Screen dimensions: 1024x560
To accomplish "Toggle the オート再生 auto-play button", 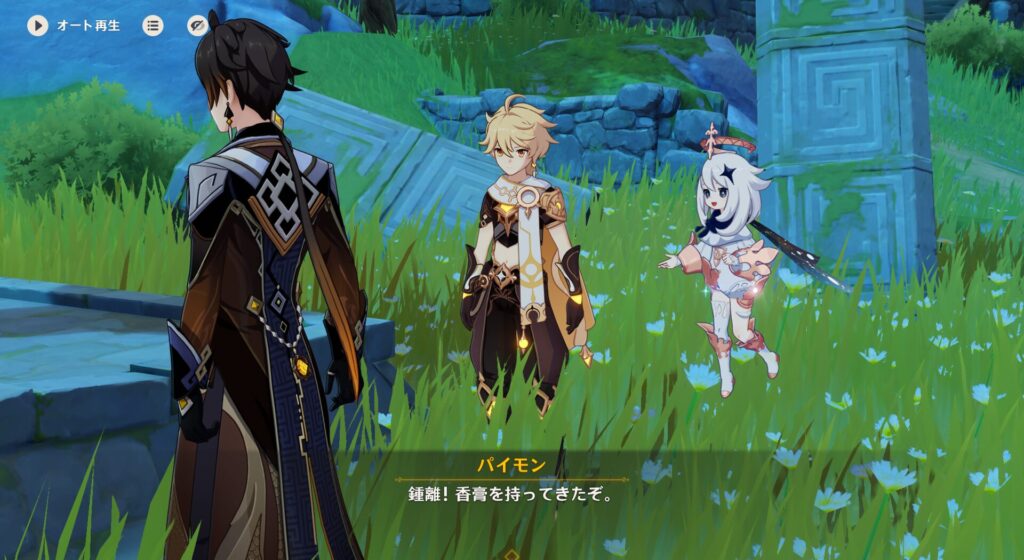I will pos(38,25).
